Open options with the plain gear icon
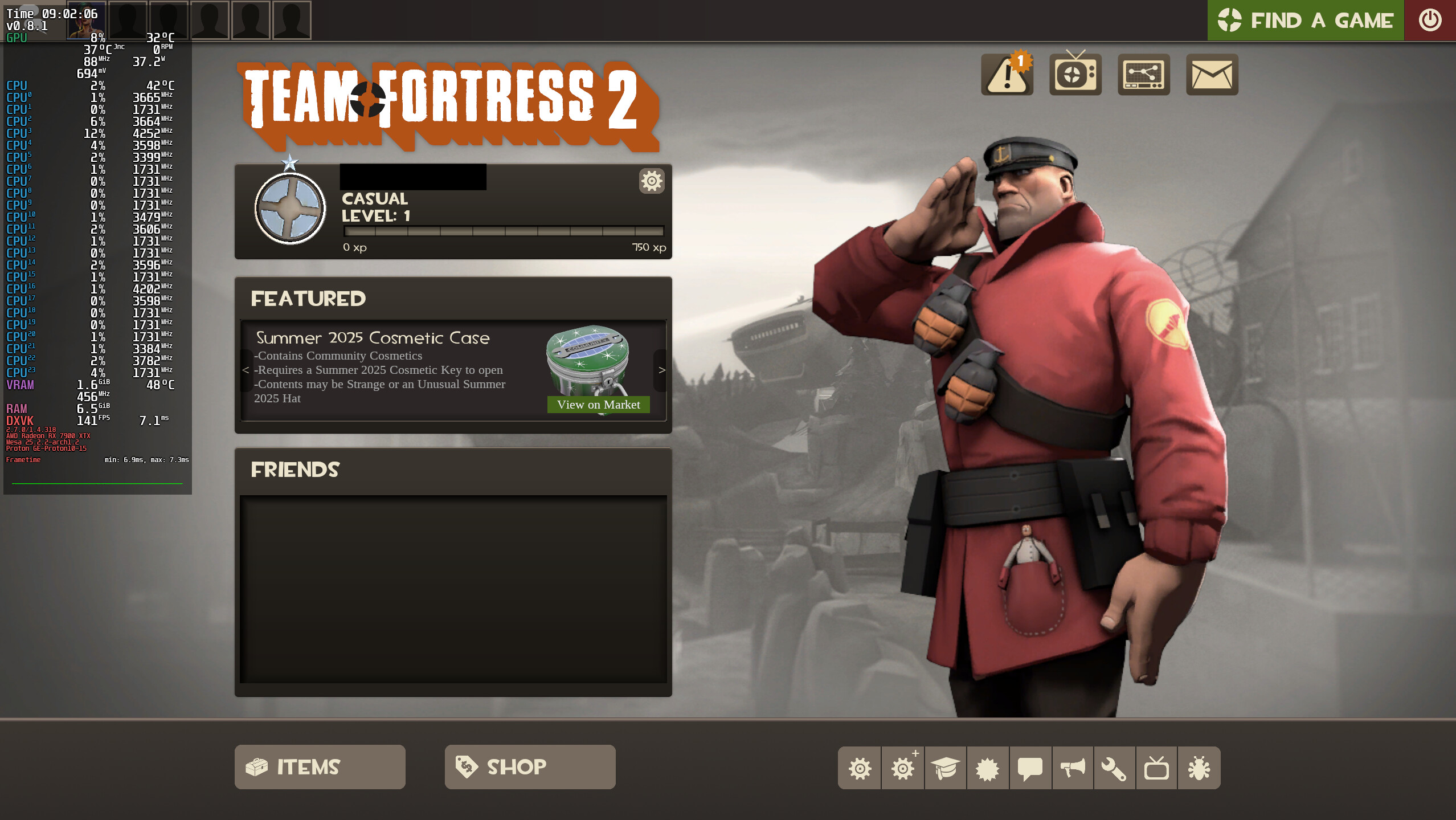 [x=860, y=768]
